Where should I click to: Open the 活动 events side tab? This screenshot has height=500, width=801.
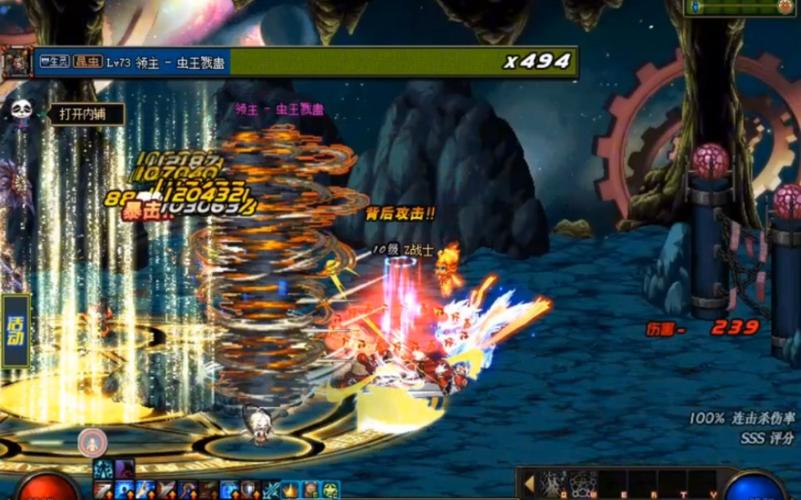tap(15, 330)
